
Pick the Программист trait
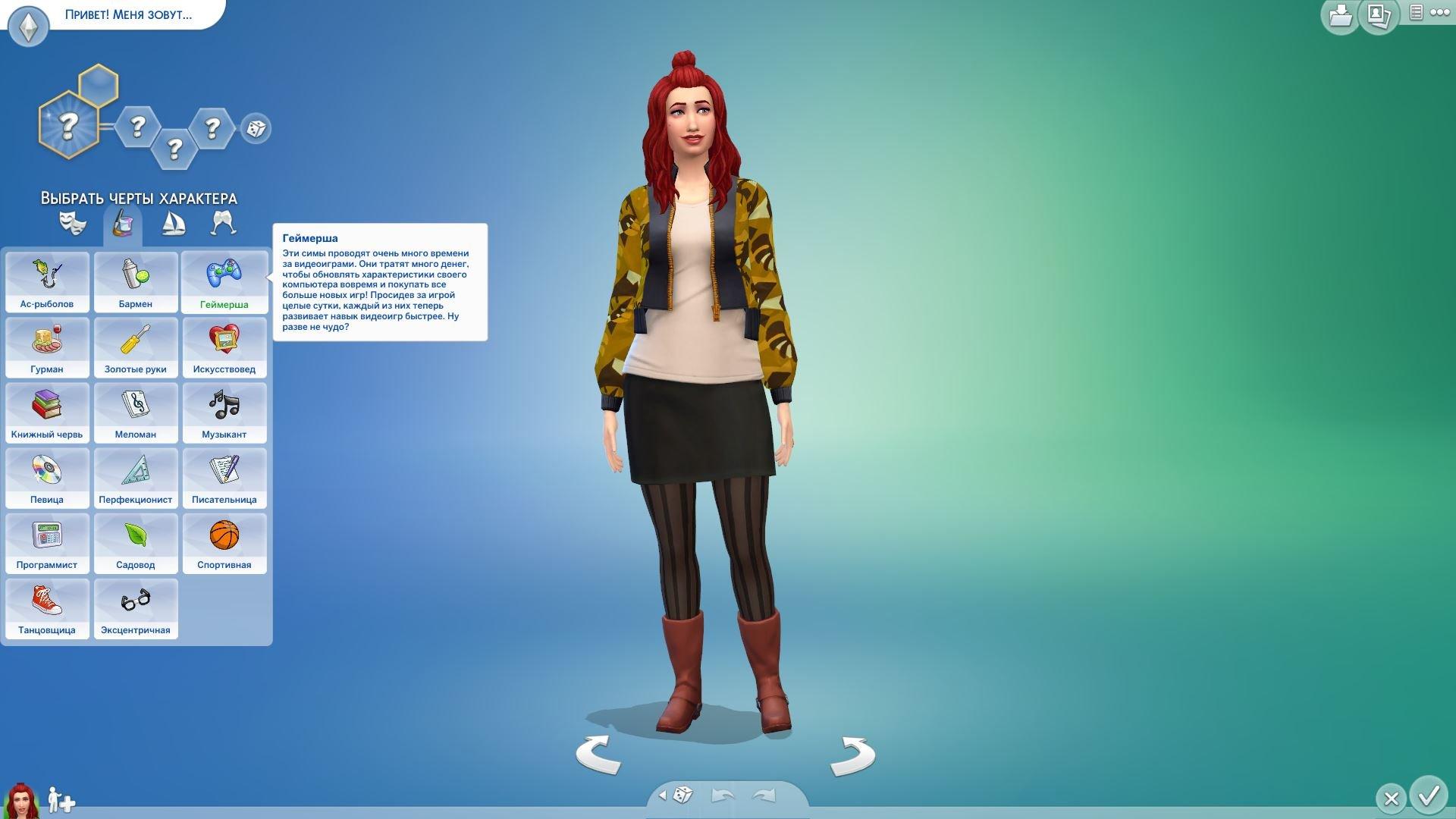[x=47, y=542]
